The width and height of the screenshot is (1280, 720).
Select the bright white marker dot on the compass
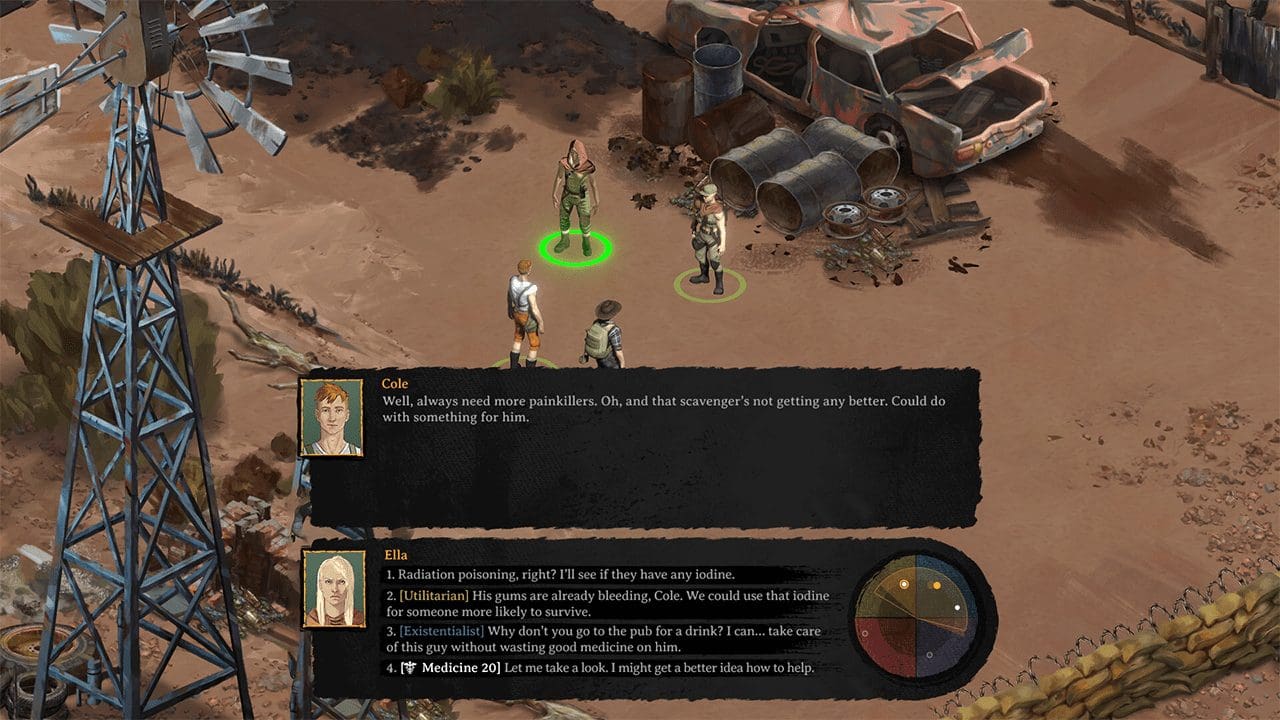pos(958,608)
